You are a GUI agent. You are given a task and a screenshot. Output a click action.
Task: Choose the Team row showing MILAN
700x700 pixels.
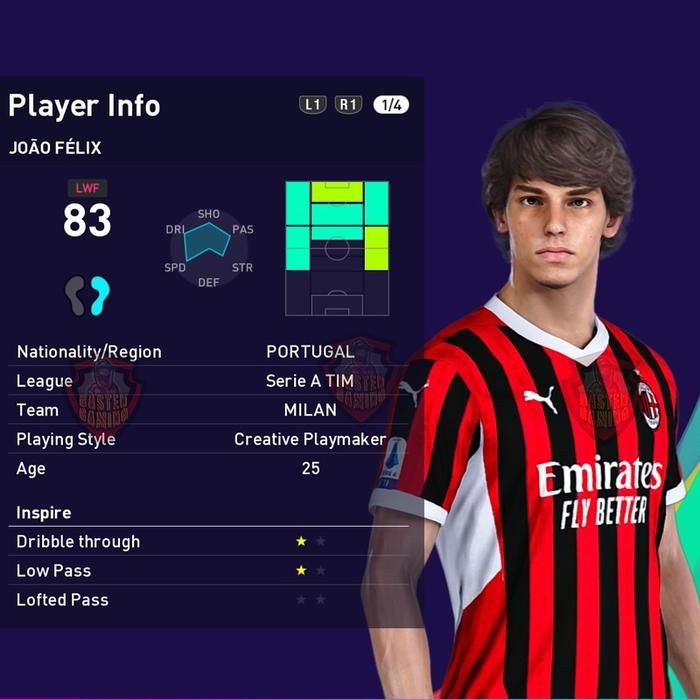[210, 410]
